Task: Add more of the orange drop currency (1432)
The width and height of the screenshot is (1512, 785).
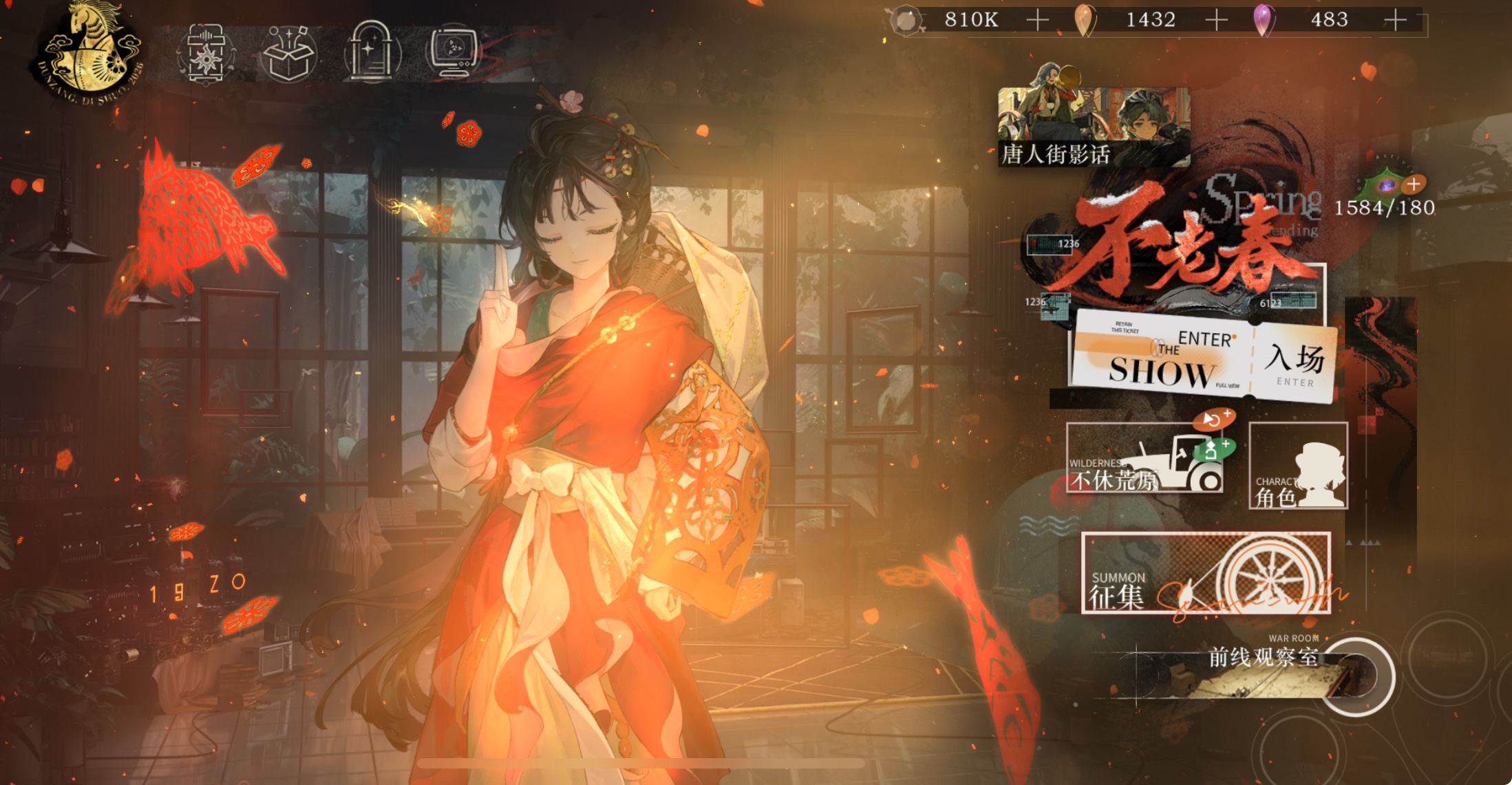Action: pyautogui.click(x=1216, y=20)
